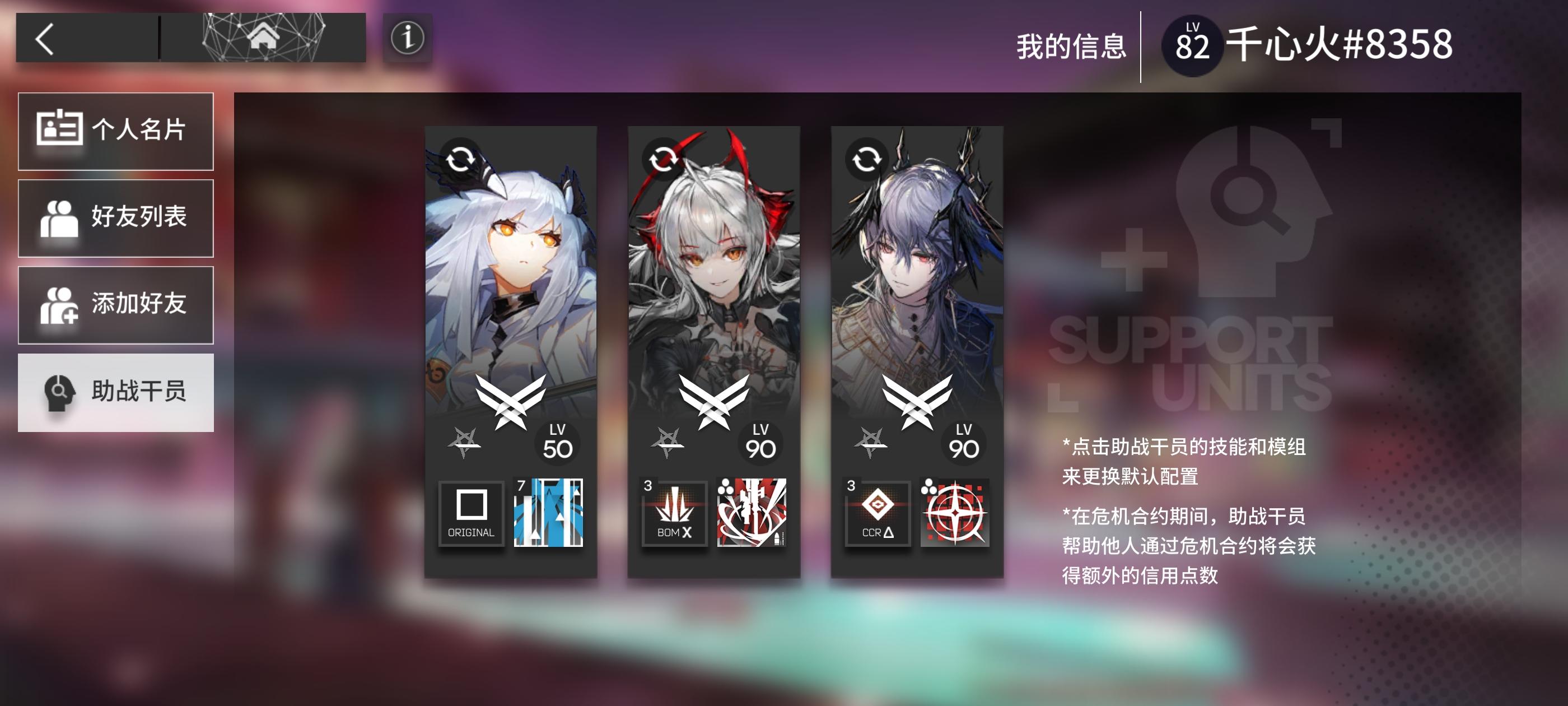Swap the first support operator using refresh icon
This screenshot has width=1568, height=706.
[x=463, y=160]
